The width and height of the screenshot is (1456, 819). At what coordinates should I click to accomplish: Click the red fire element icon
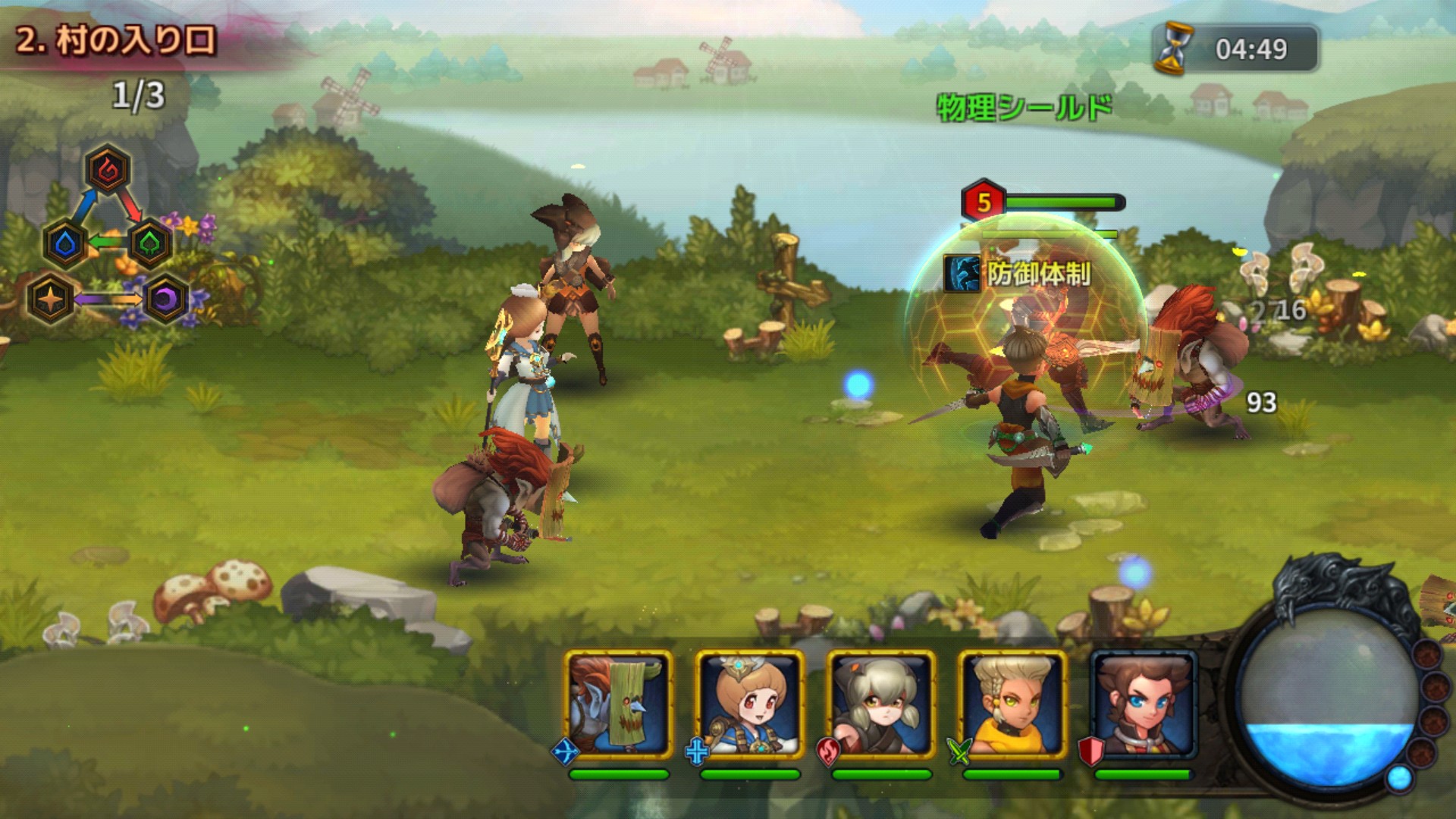[108, 170]
